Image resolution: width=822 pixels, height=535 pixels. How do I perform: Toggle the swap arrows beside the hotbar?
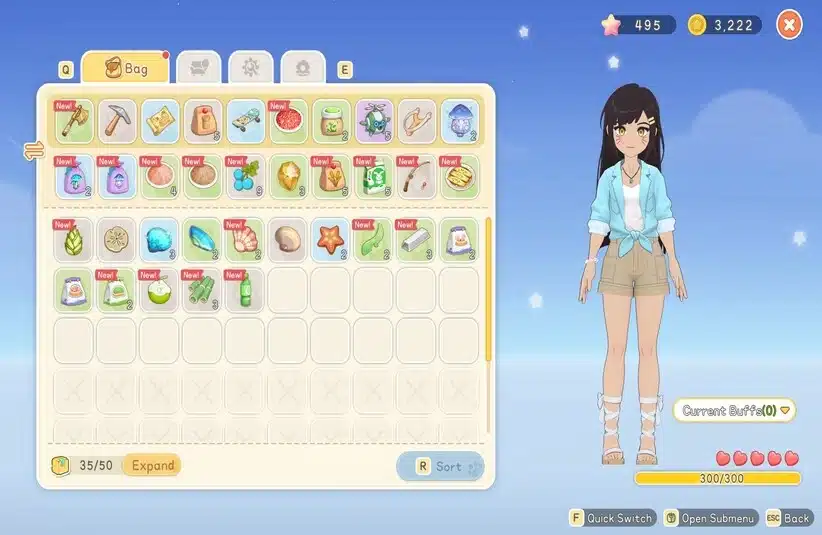pos(29,151)
